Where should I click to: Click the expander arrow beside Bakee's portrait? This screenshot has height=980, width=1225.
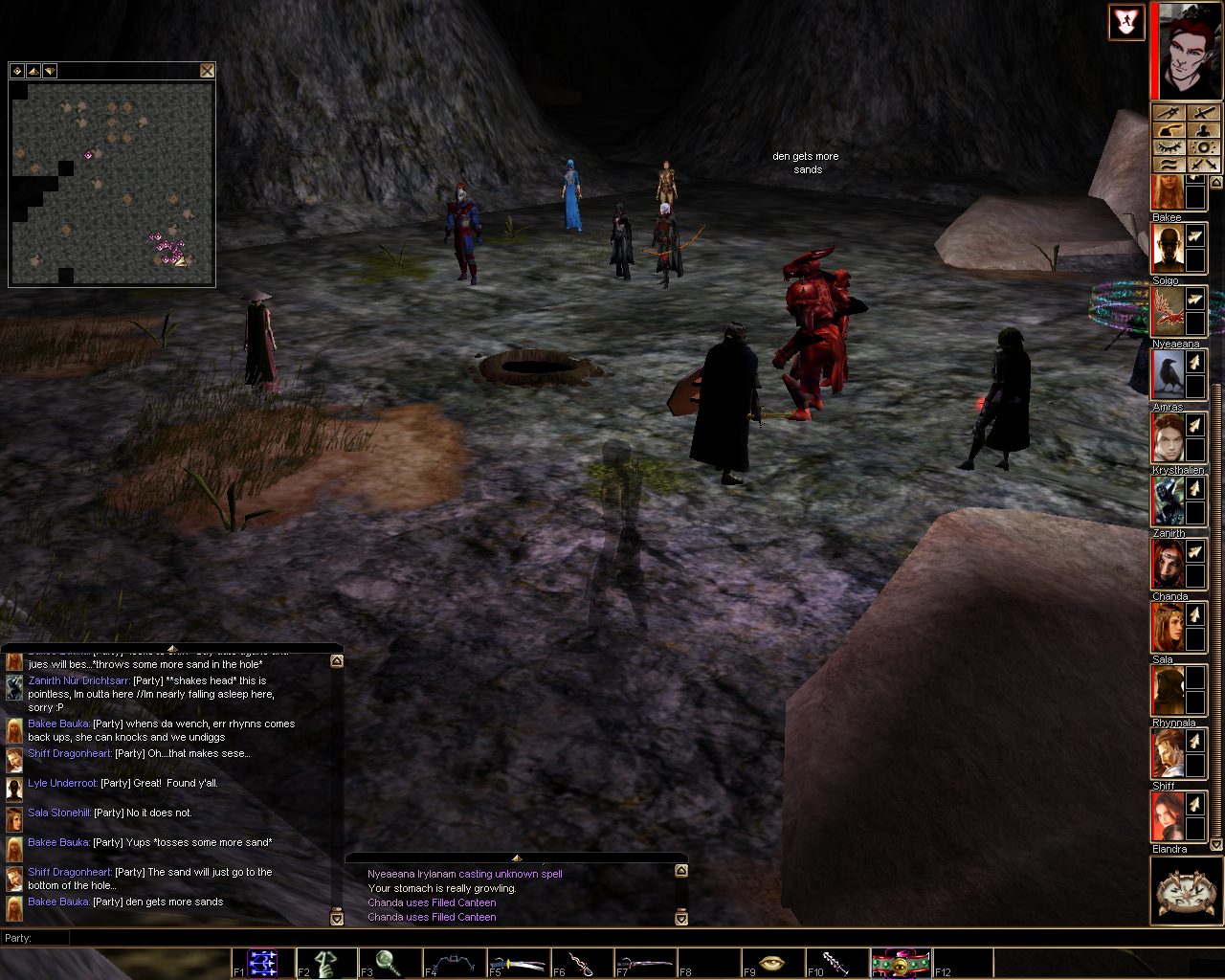(x=1194, y=235)
